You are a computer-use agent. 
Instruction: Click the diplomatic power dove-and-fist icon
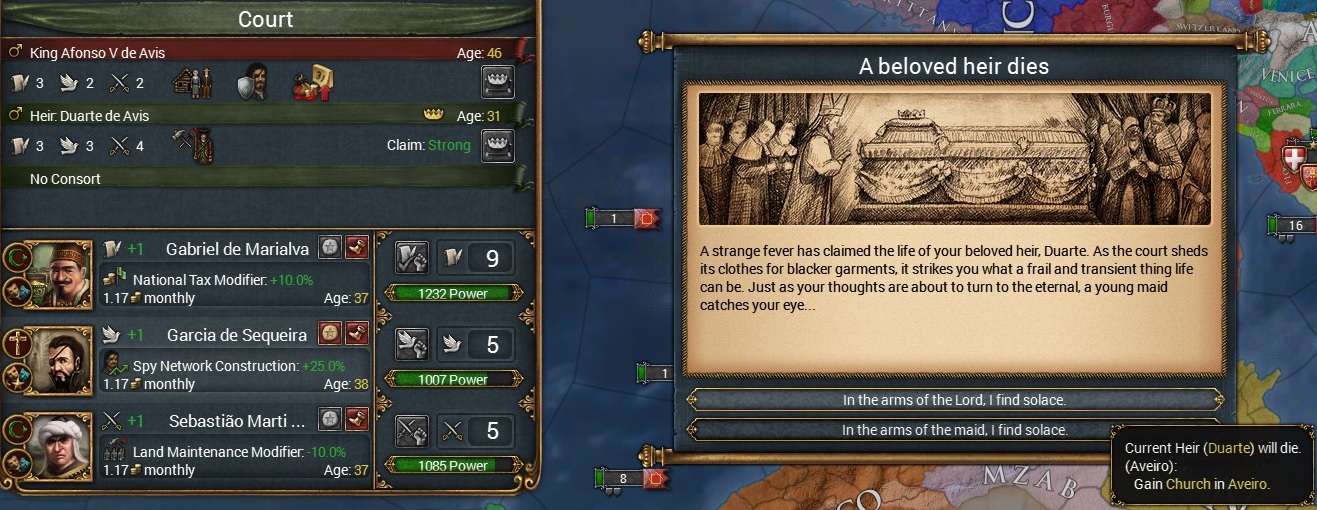click(x=412, y=344)
